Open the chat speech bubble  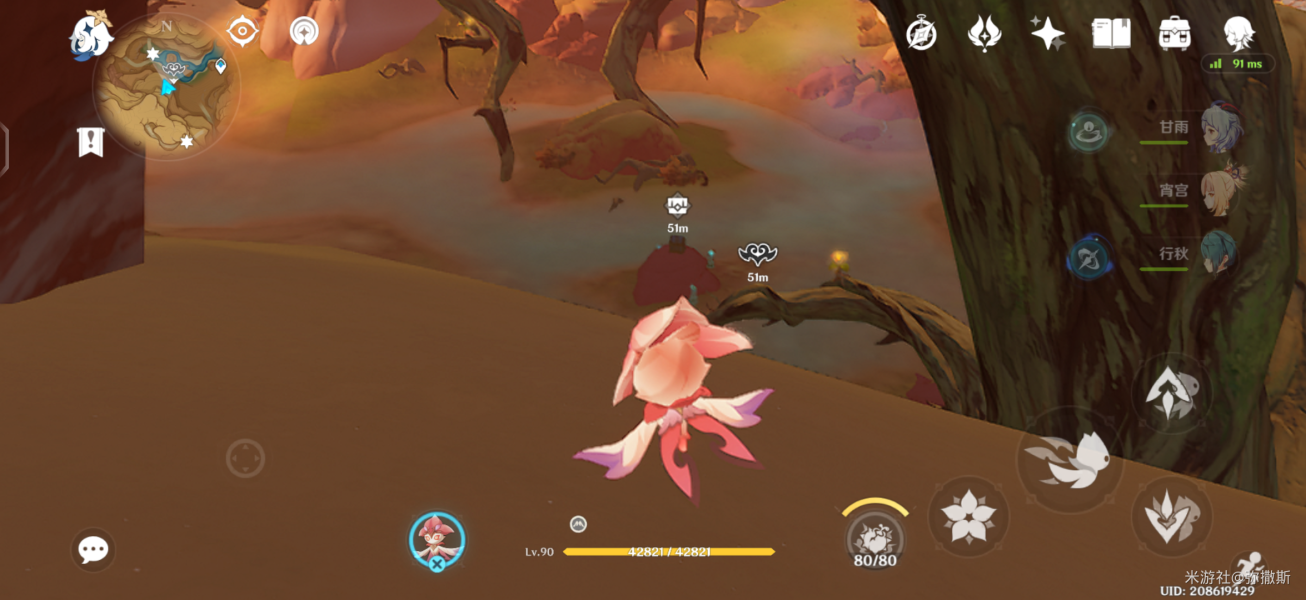(x=93, y=549)
